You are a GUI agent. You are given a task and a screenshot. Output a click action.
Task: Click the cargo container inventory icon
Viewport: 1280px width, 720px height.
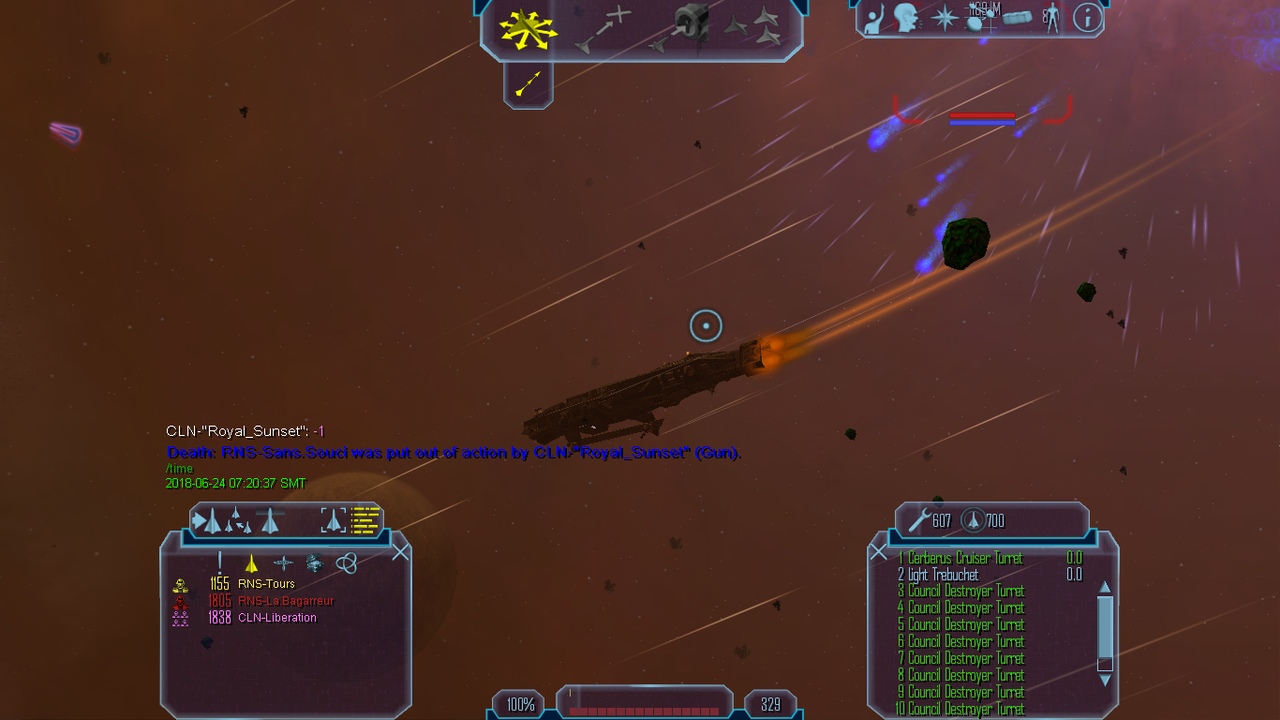[x=1017, y=18]
